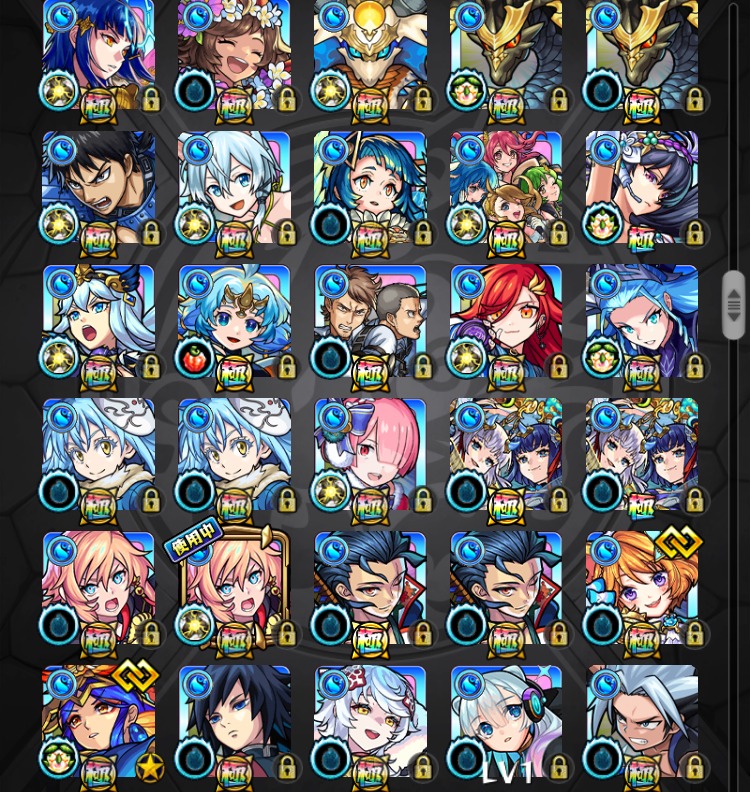This screenshot has width=750, height=792.
Task: Choose the white-haired girl wearing headphones
Action: 506,722
